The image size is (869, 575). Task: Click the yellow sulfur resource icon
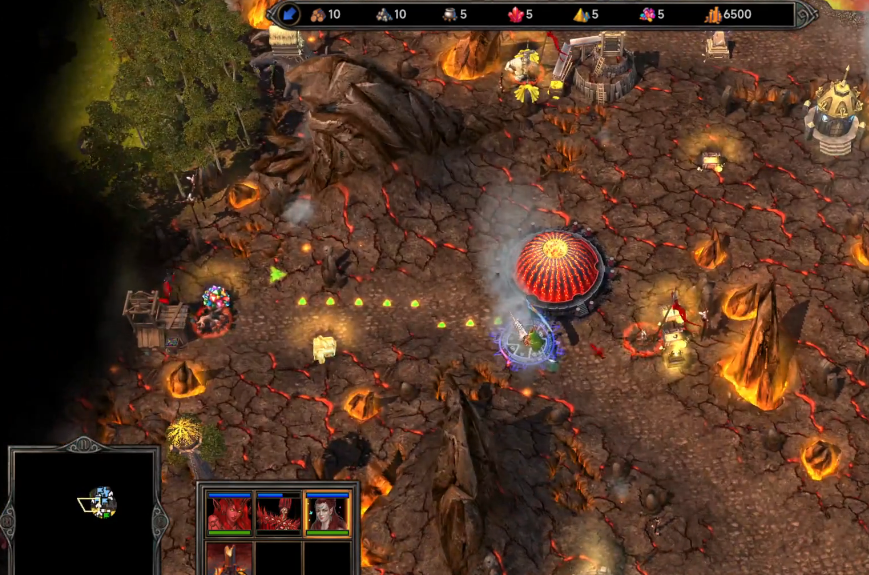tap(581, 15)
